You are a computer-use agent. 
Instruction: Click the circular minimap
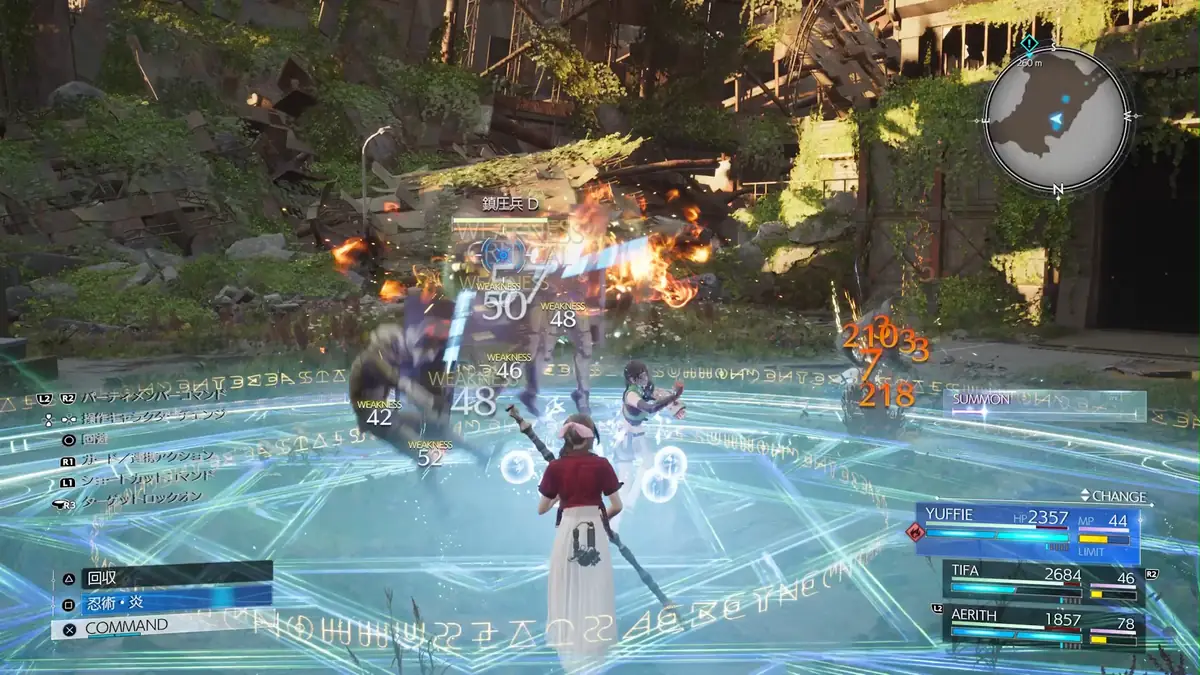pyautogui.click(x=1057, y=119)
